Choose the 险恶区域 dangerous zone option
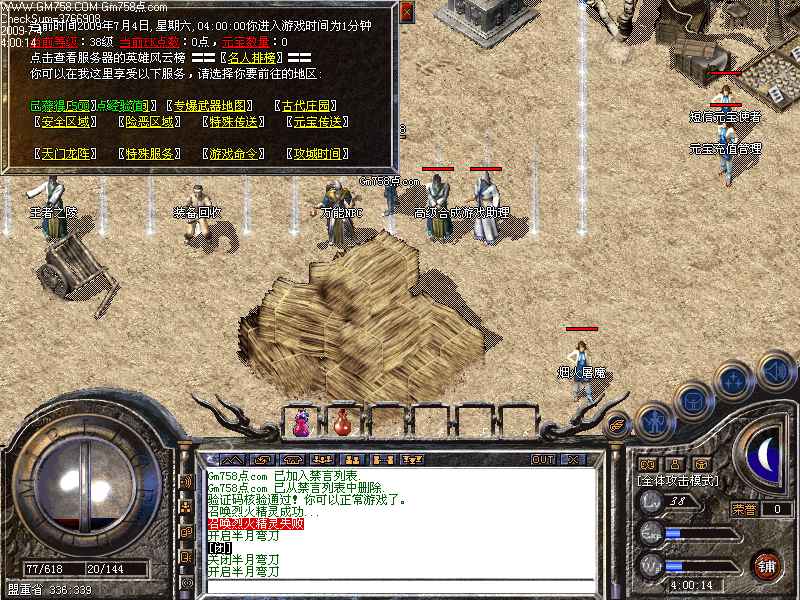This screenshot has height=600, width=800. click(x=151, y=122)
